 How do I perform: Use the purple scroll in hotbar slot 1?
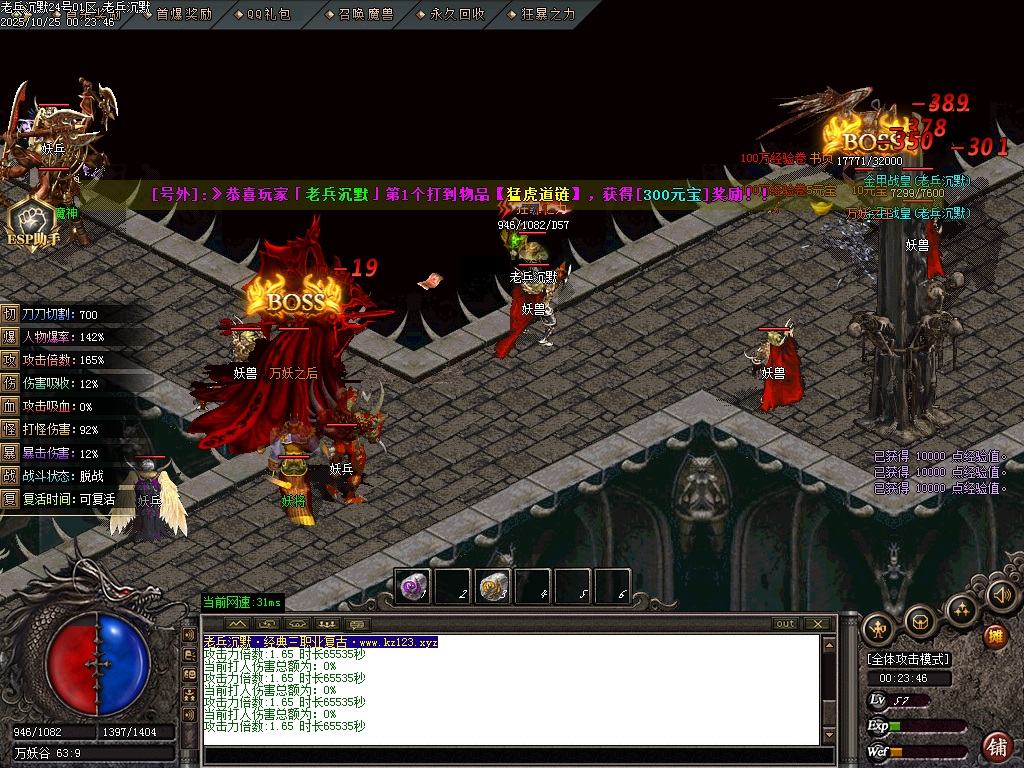point(413,586)
